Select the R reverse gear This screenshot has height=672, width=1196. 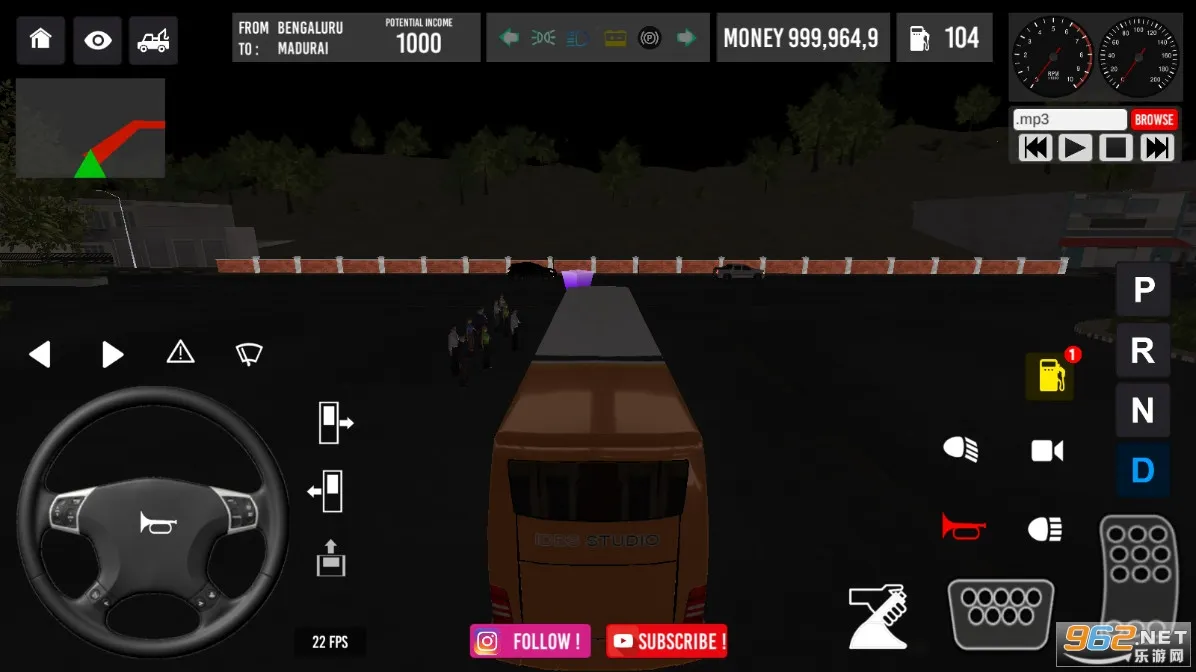pos(1143,350)
